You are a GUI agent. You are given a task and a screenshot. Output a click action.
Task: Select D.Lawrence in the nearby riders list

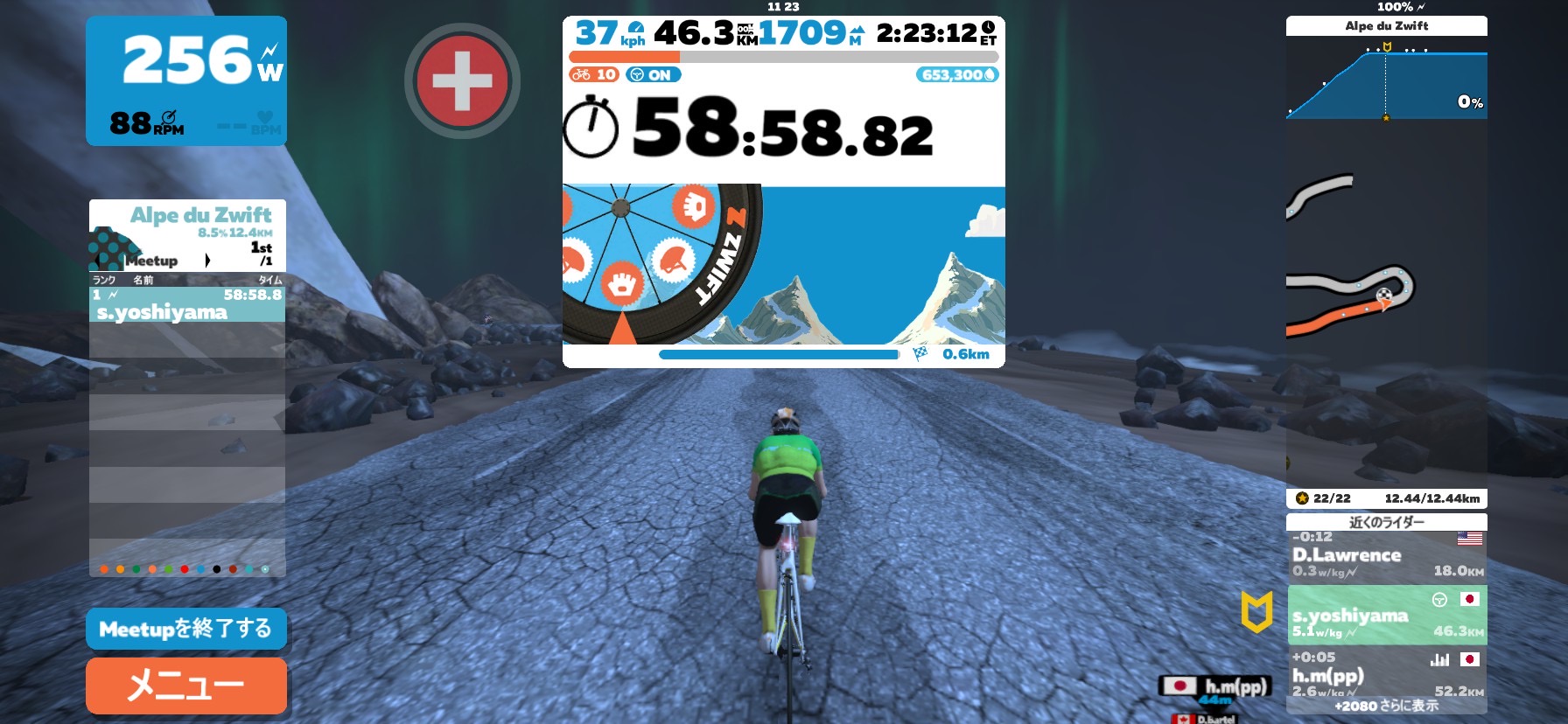point(1386,555)
